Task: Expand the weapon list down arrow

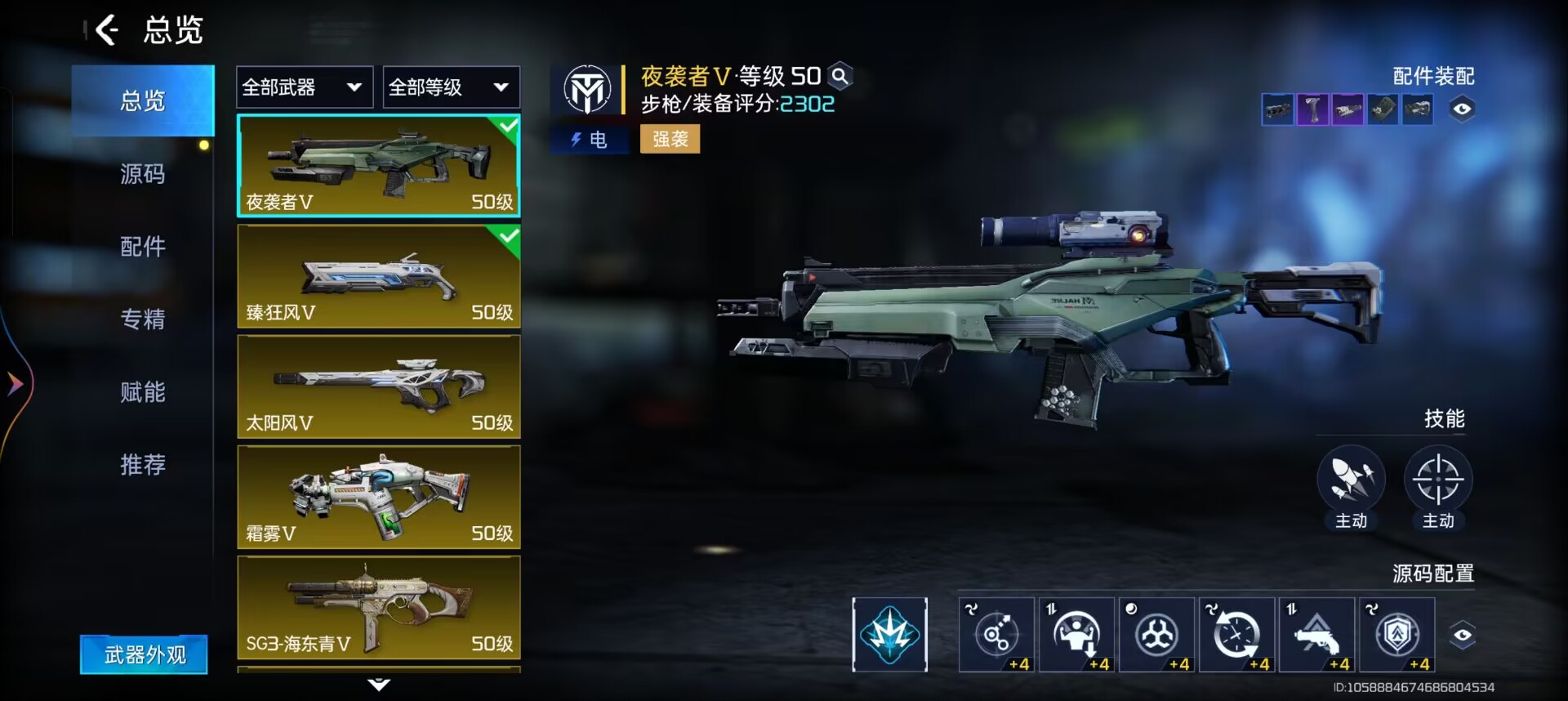Action: (x=379, y=684)
